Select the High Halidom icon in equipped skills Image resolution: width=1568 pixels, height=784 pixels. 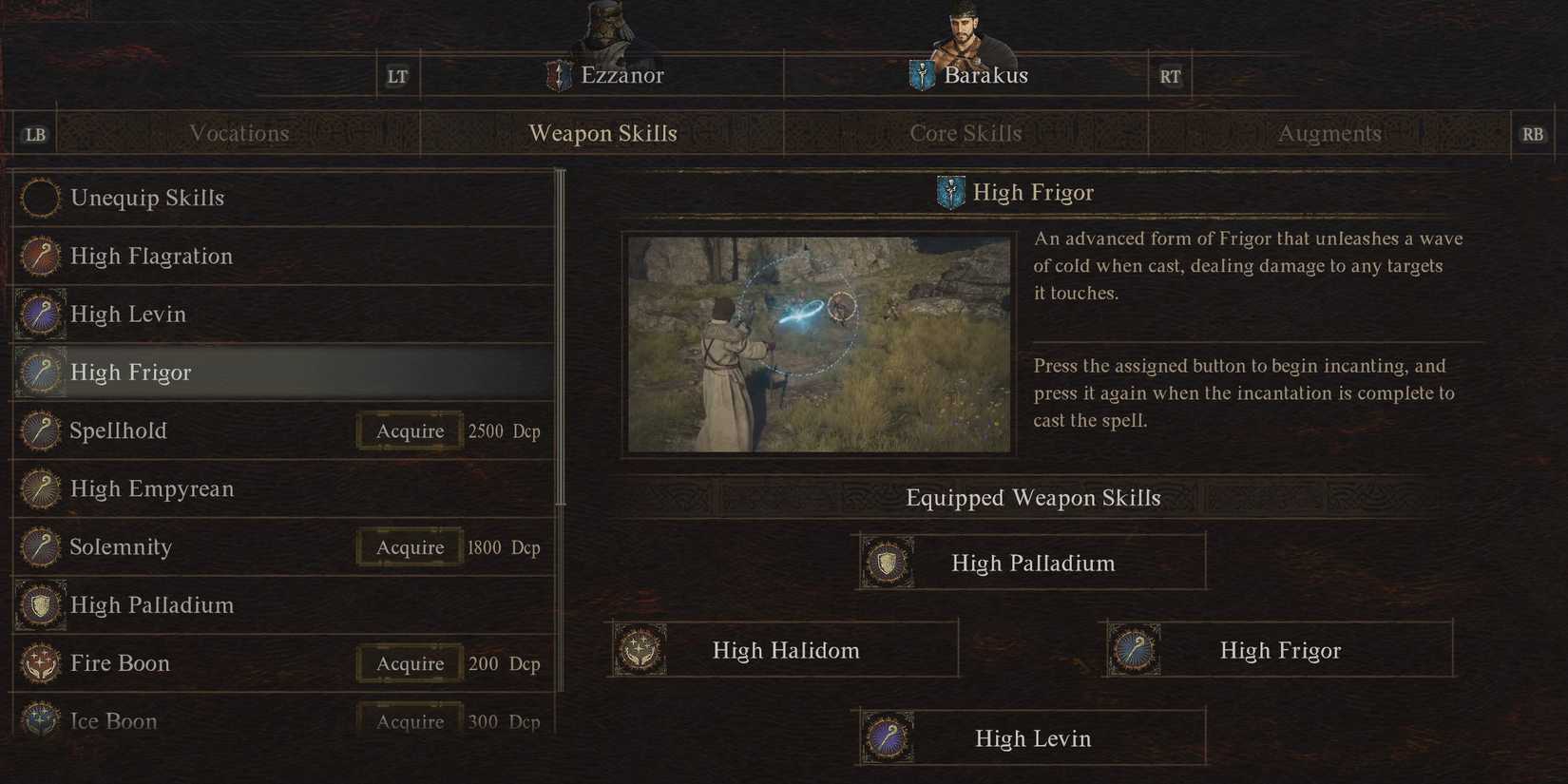point(641,650)
